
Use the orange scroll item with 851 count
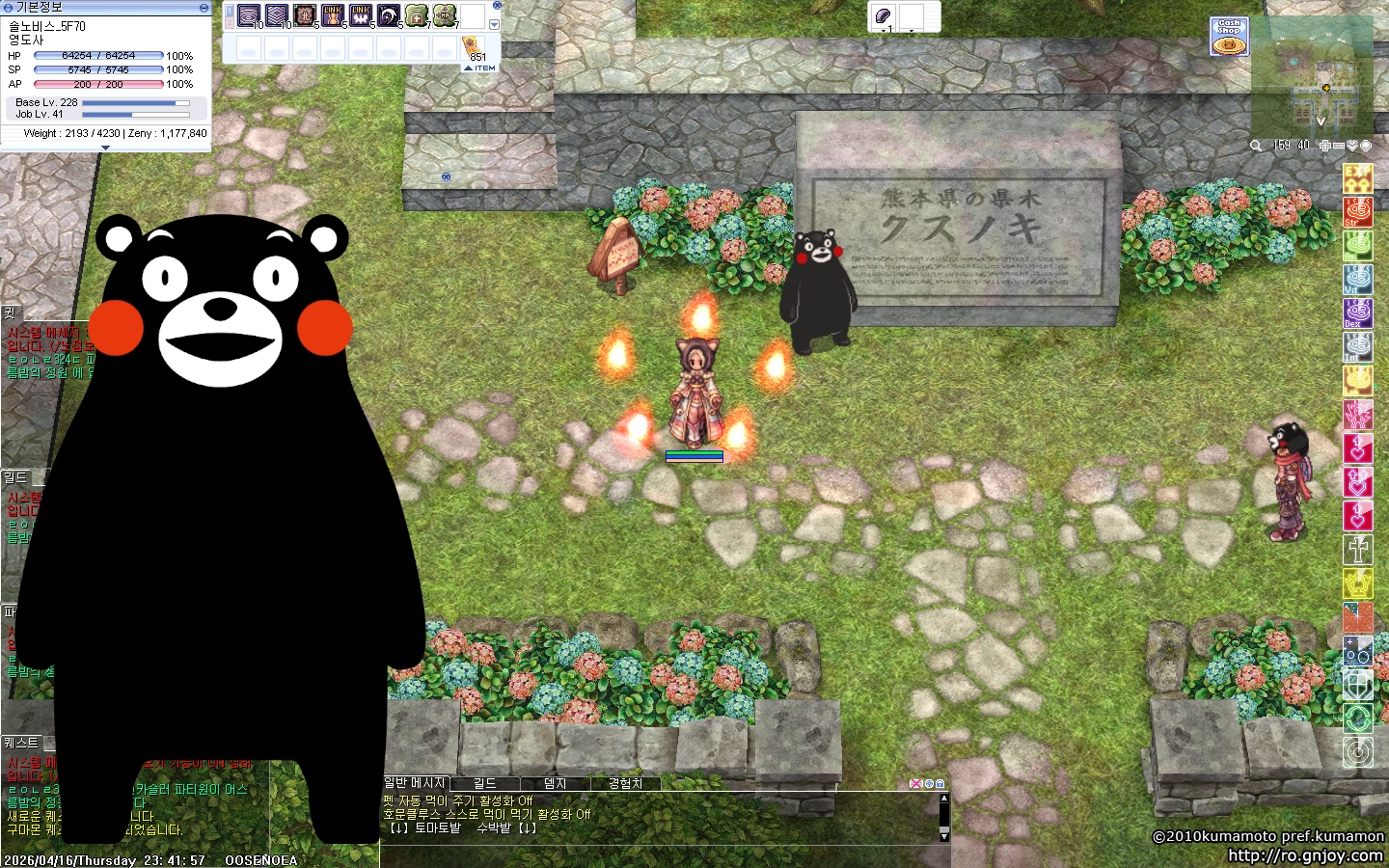click(x=474, y=46)
